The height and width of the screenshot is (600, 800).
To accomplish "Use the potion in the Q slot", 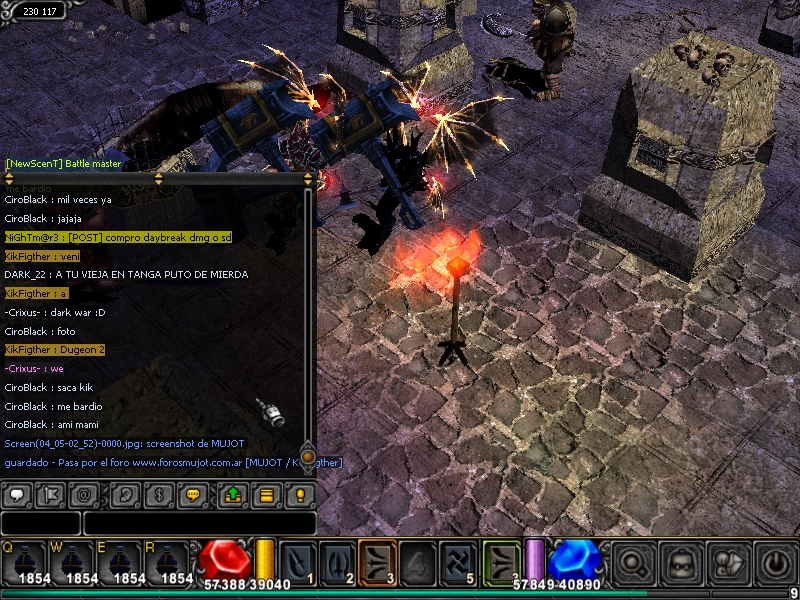I will click(x=23, y=562).
